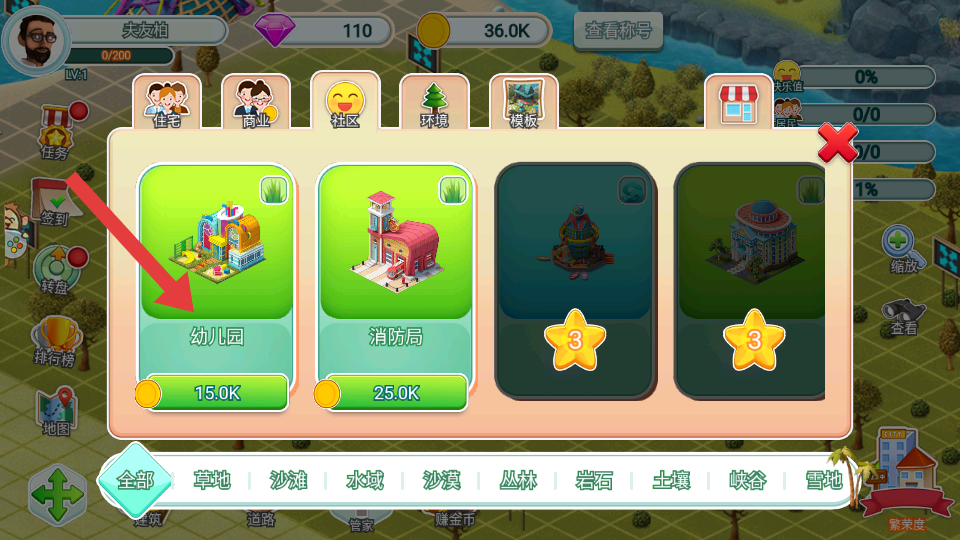
Task: Select the 沙漠 desert terrain filter
Action: point(441,481)
